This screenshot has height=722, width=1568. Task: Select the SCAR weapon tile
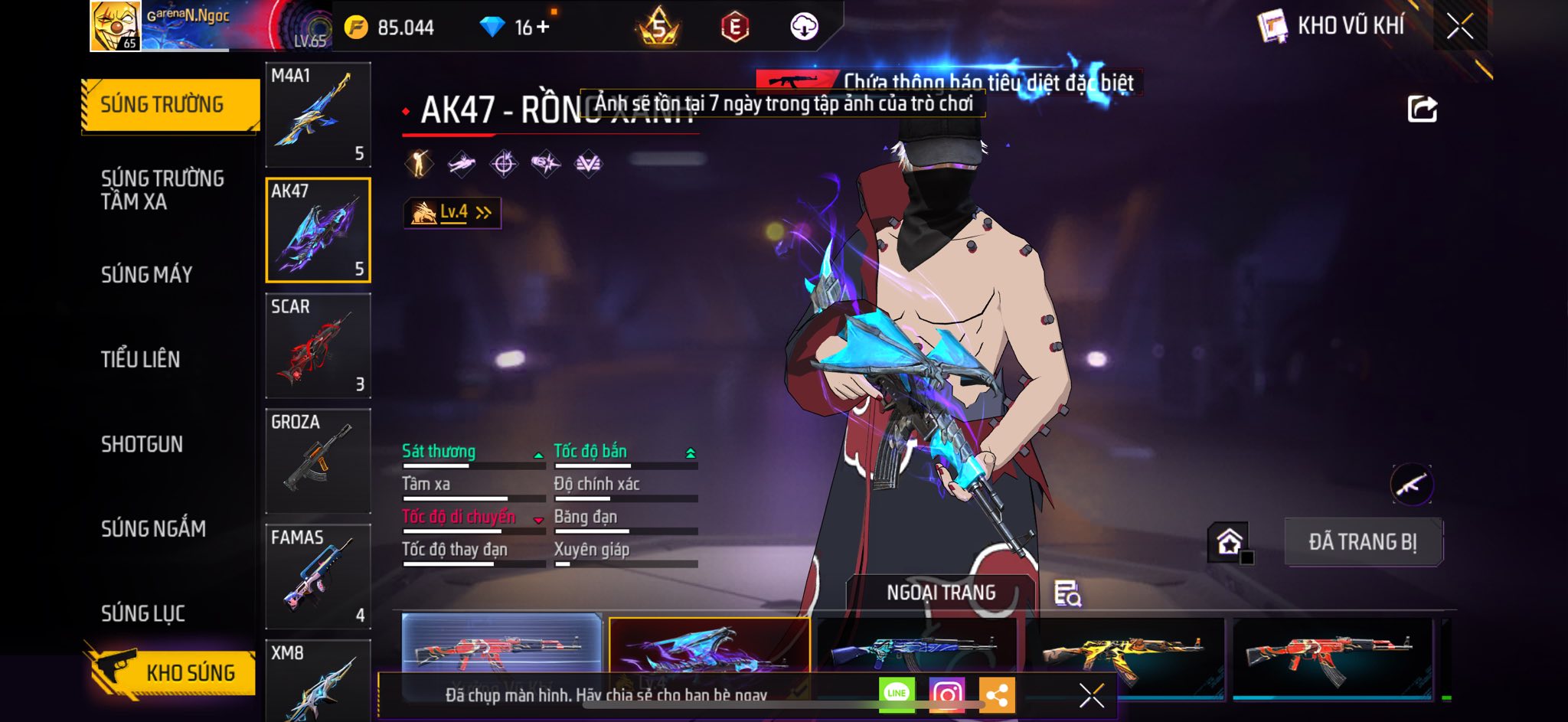click(x=318, y=345)
